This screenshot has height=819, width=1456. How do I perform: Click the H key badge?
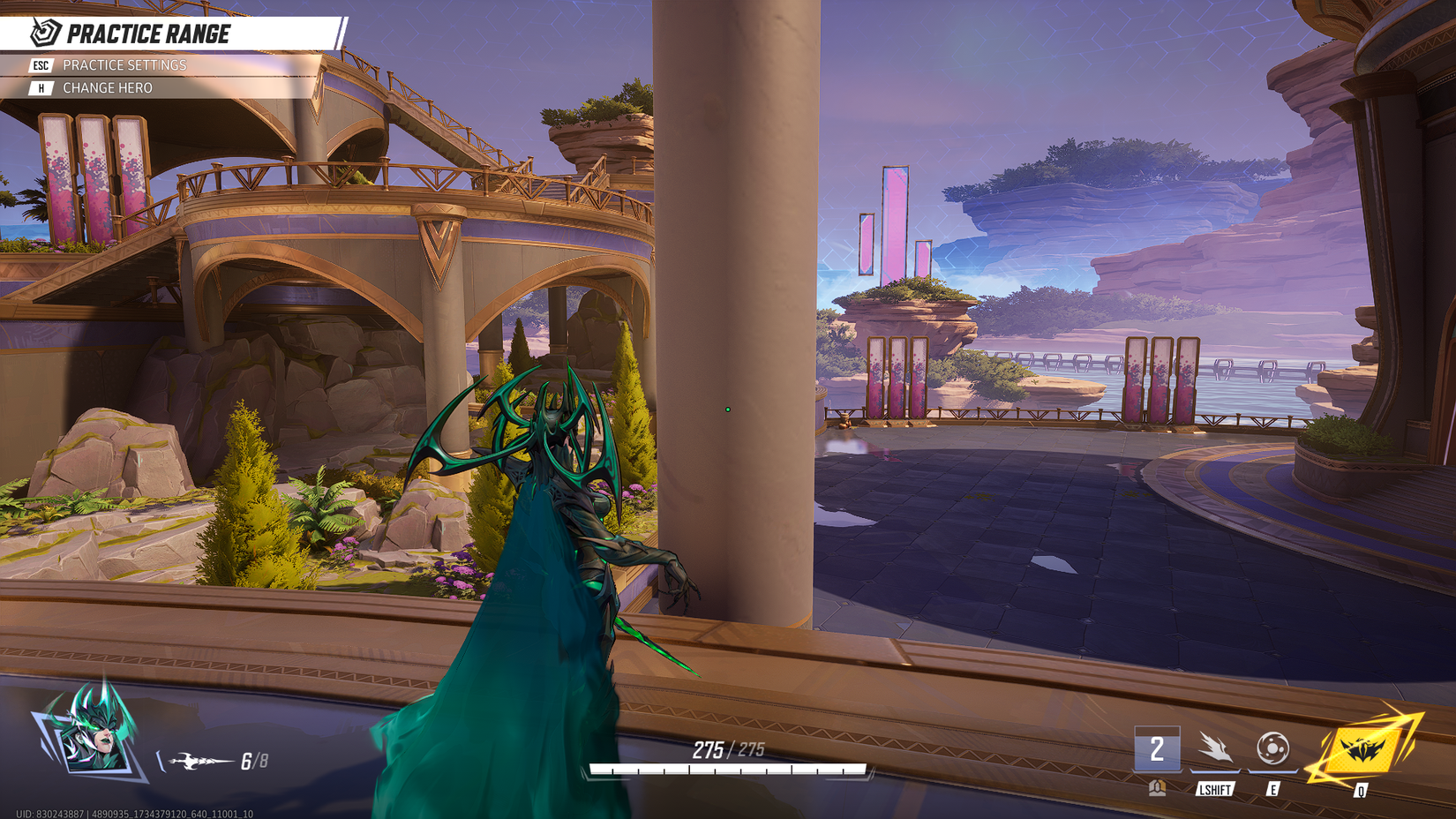pos(39,87)
